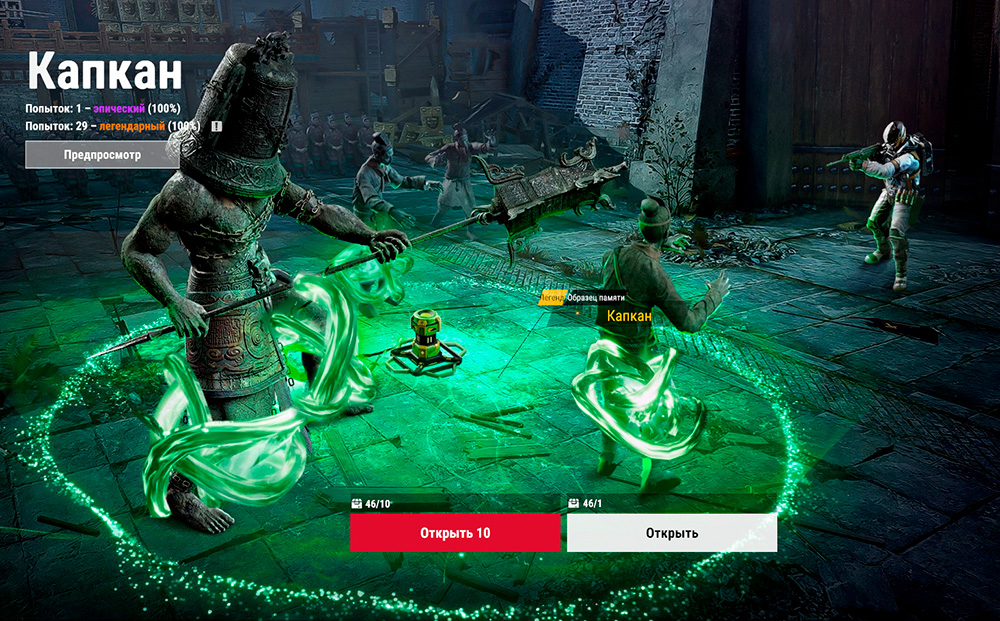The image size is (1000, 621).
Task: Open a single box with white Открыть
Action: (x=672, y=533)
